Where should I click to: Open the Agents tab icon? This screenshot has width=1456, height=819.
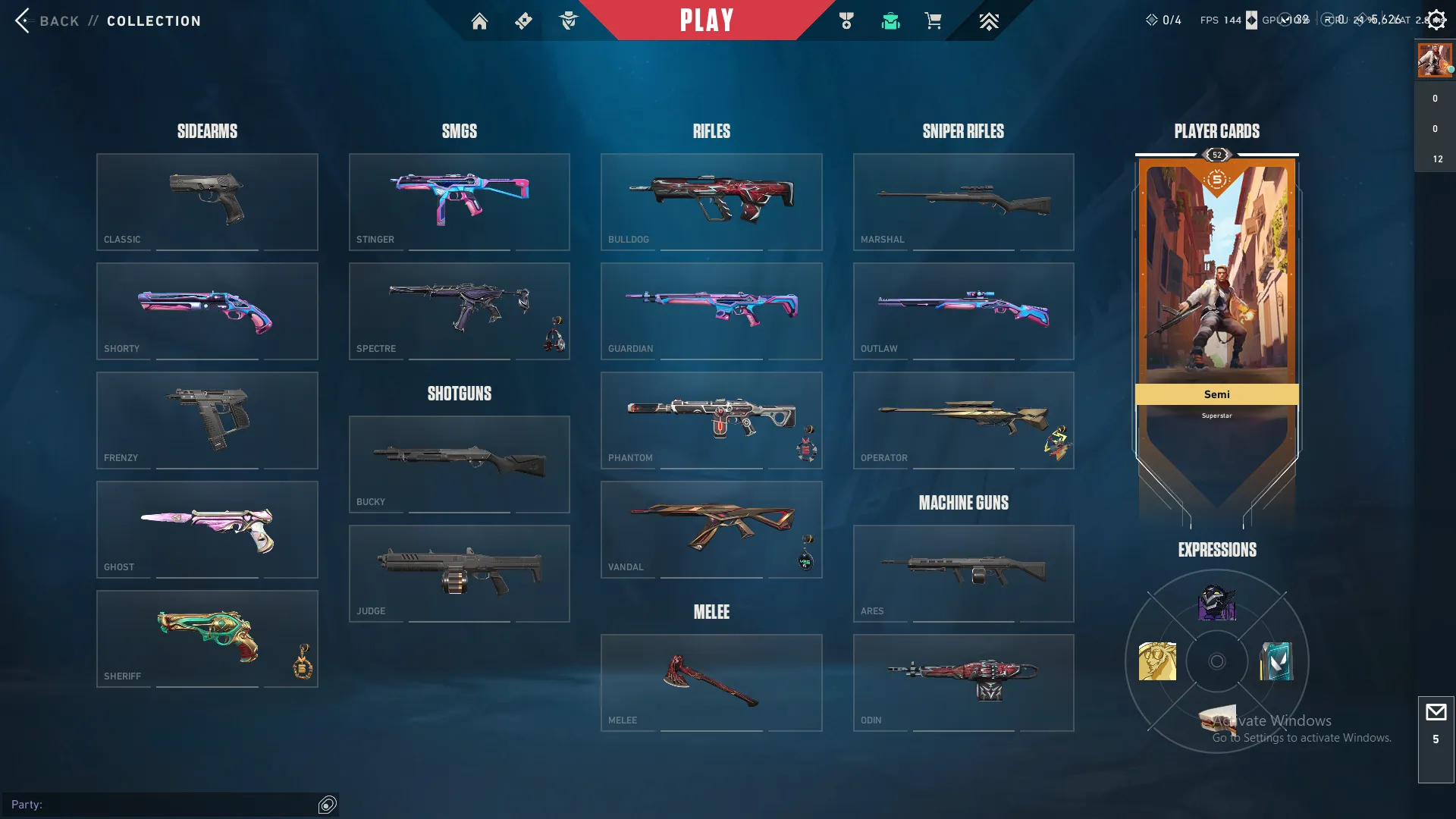[x=570, y=20]
